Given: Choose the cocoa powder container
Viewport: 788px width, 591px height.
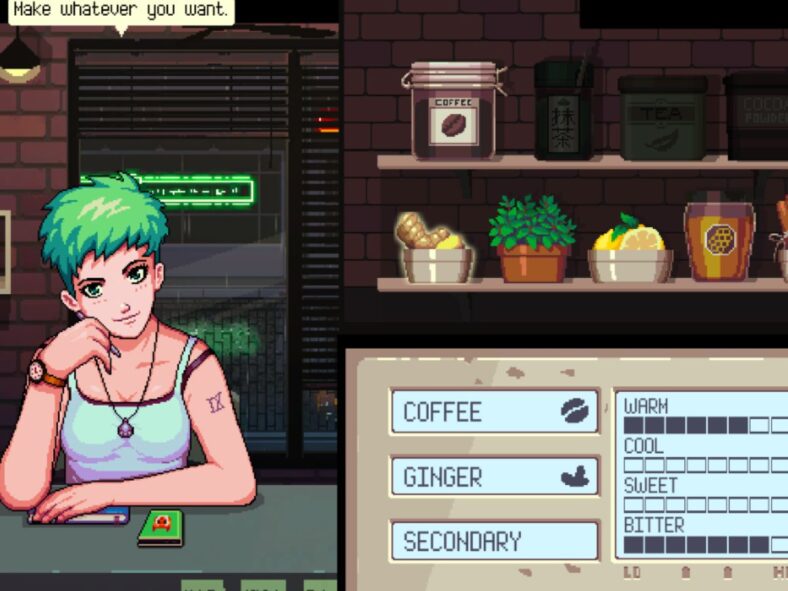Looking at the screenshot, I should point(759,116).
